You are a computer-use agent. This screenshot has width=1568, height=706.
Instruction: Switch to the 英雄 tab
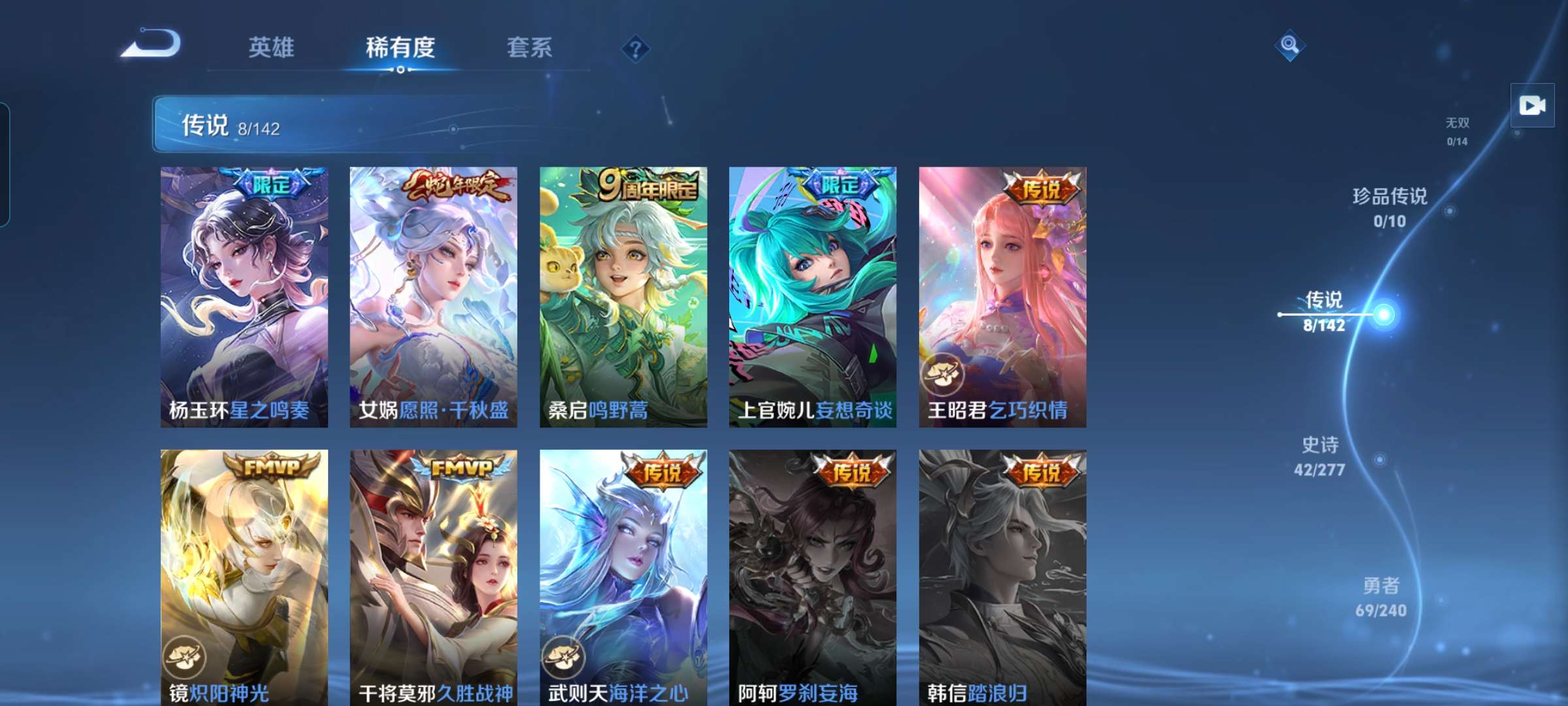click(x=272, y=48)
